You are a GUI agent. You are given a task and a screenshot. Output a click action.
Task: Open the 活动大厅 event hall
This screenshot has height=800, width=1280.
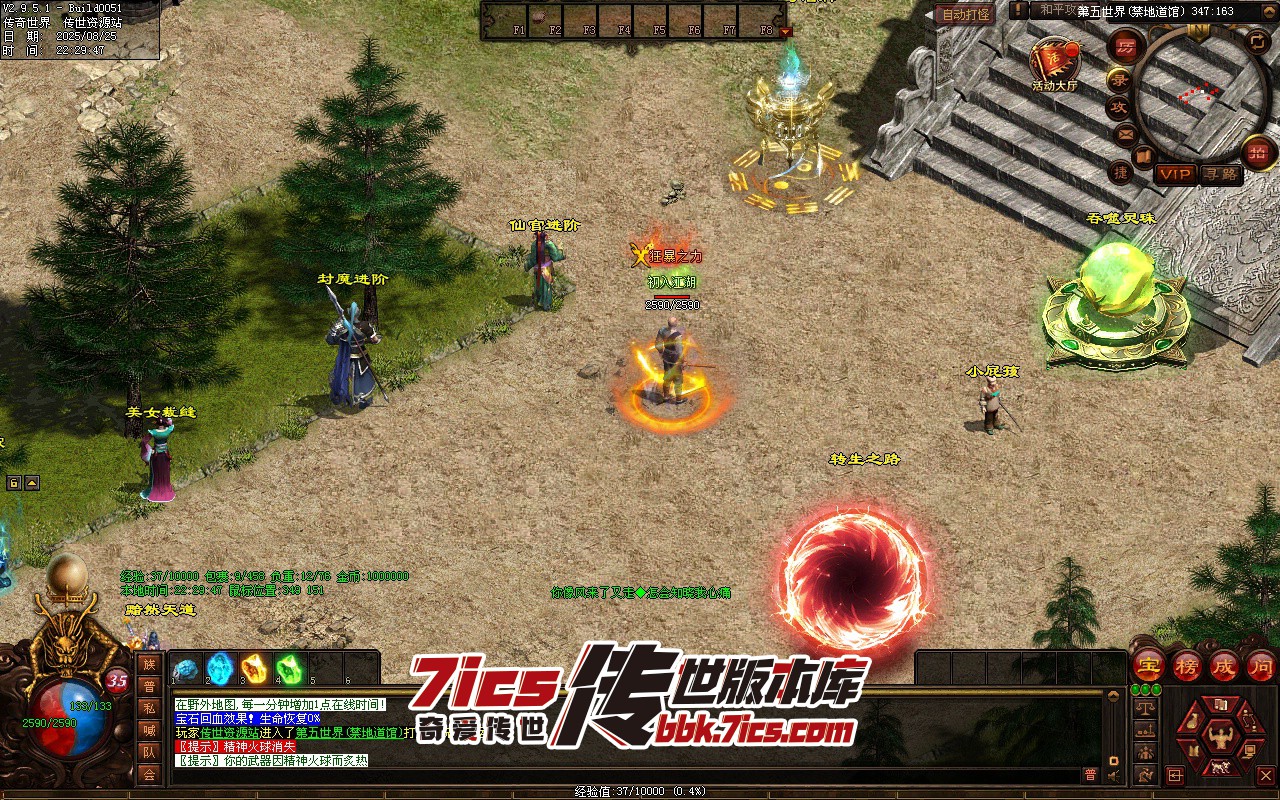tap(1055, 61)
